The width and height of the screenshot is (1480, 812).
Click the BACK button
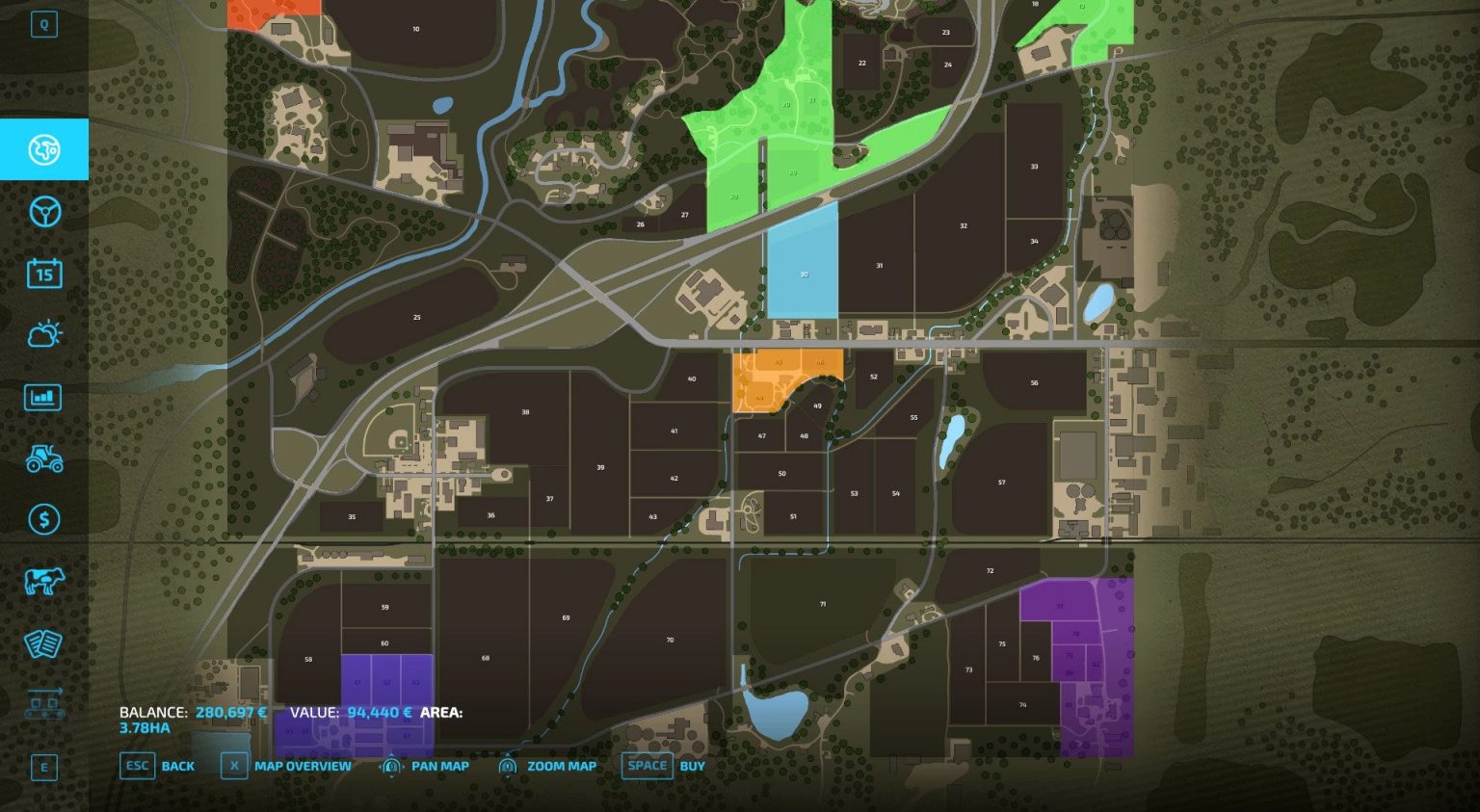click(x=176, y=766)
